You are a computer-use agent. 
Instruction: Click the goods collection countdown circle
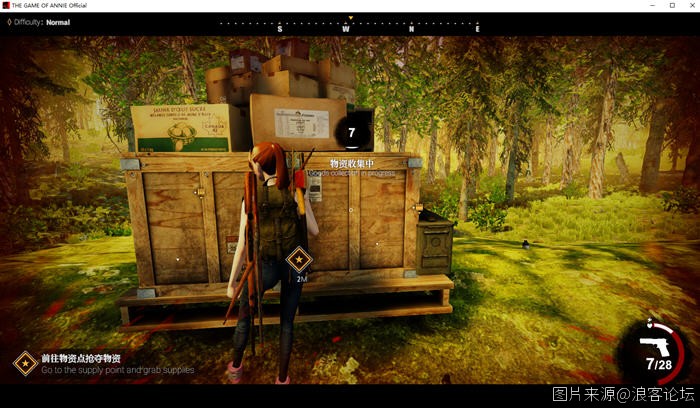[x=352, y=132]
